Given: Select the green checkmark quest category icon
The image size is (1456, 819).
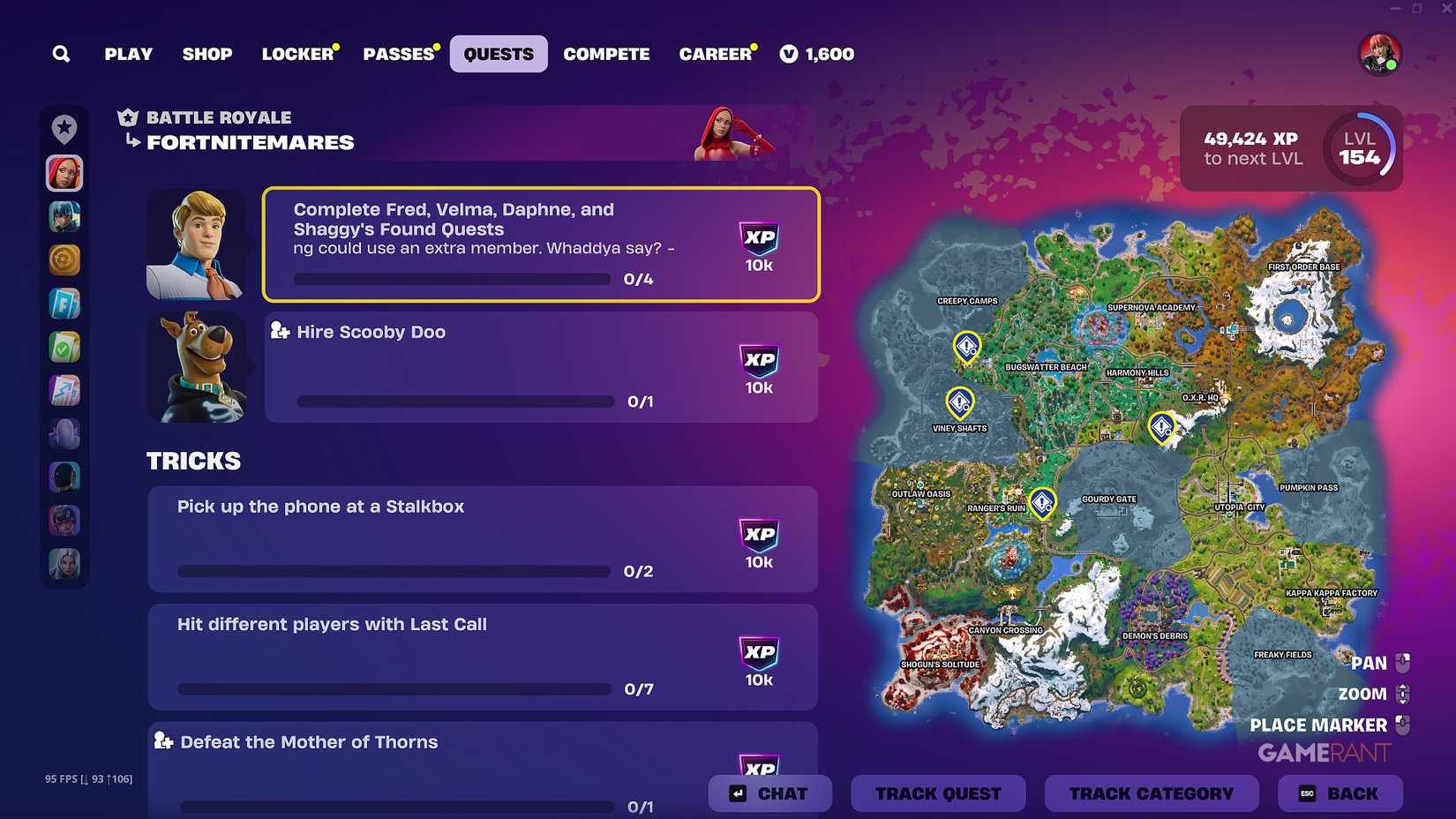Looking at the screenshot, I should (x=64, y=346).
